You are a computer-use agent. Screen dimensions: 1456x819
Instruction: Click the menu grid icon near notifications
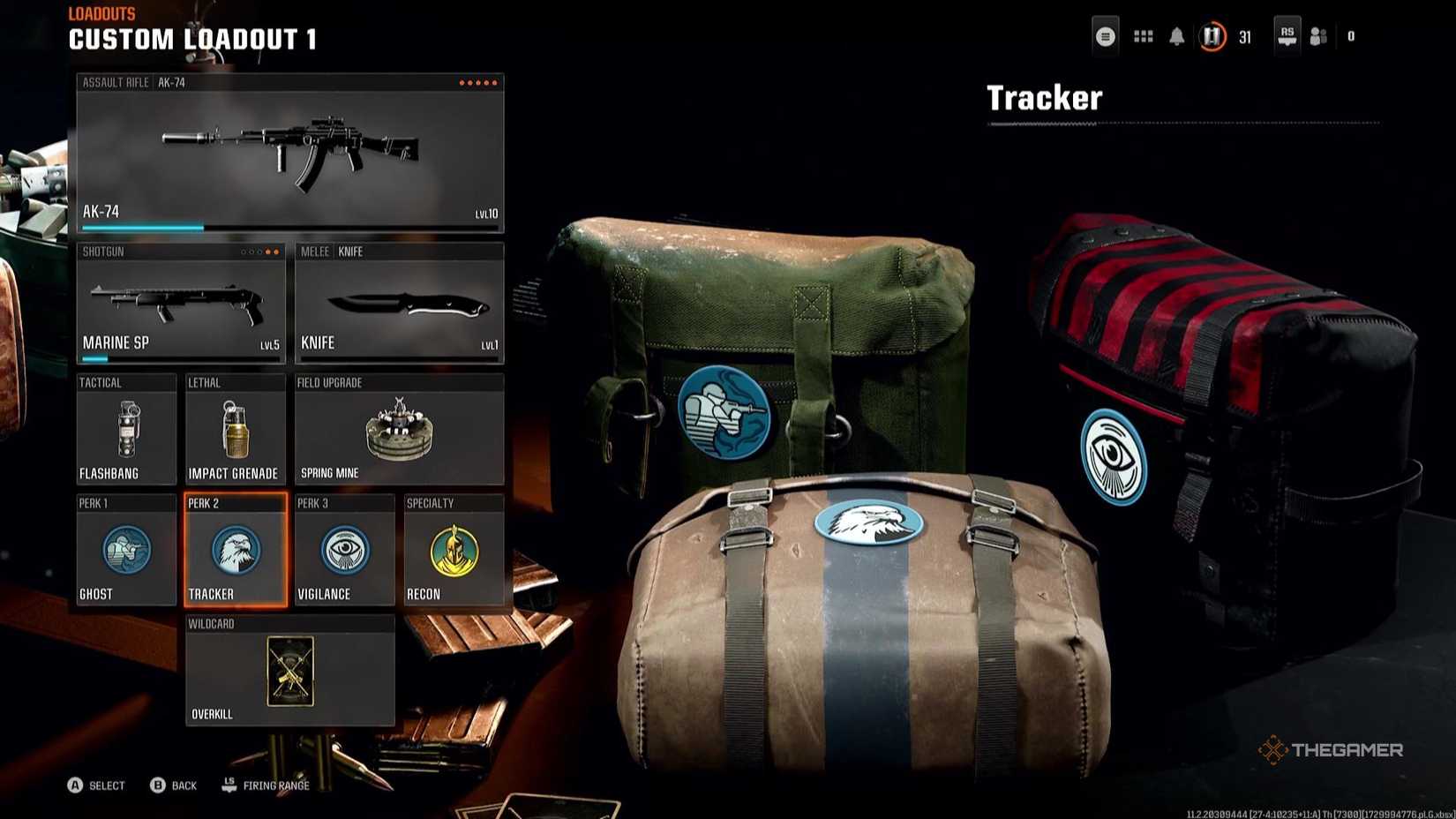pos(1142,36)
